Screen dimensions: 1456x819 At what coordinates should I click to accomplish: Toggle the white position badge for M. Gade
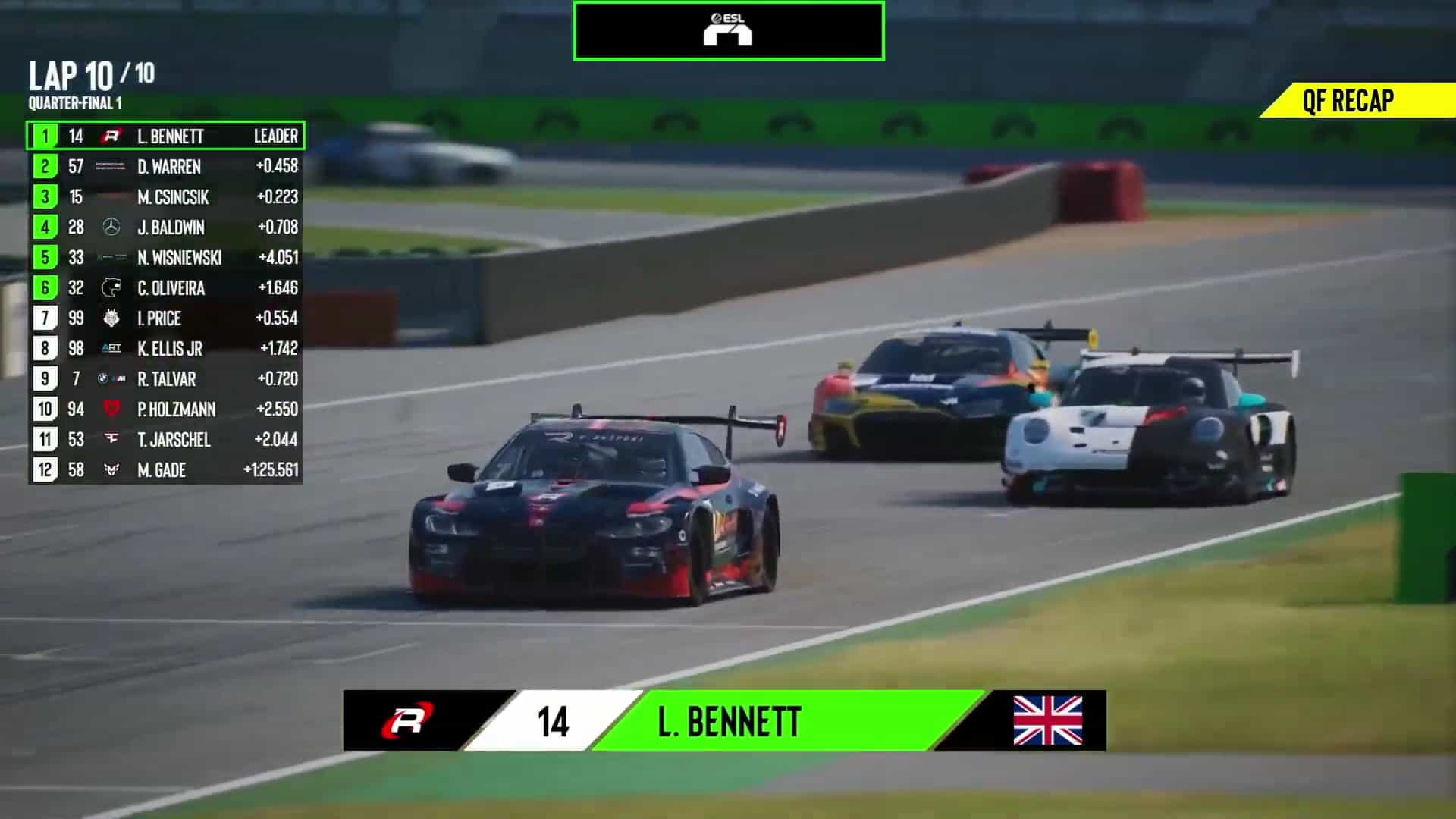coord(45,470)
